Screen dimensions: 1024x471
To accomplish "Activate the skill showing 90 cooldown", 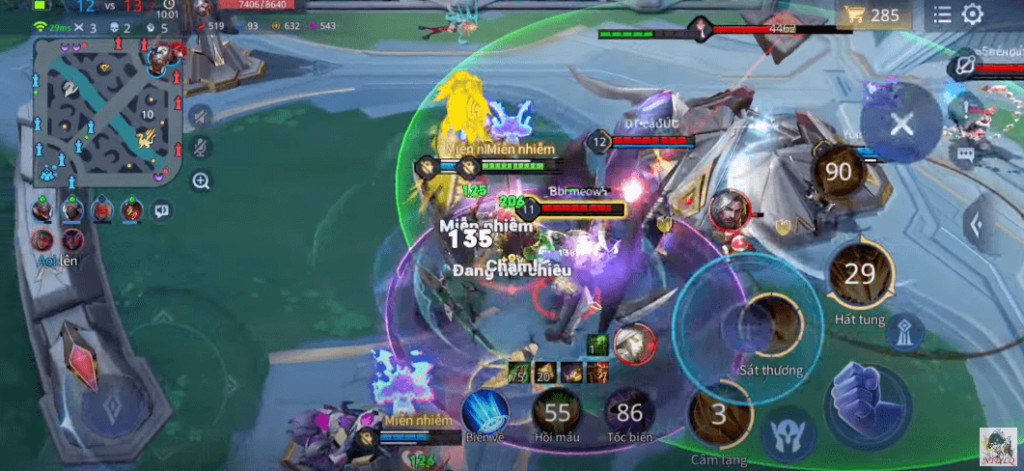I will 838,172.
